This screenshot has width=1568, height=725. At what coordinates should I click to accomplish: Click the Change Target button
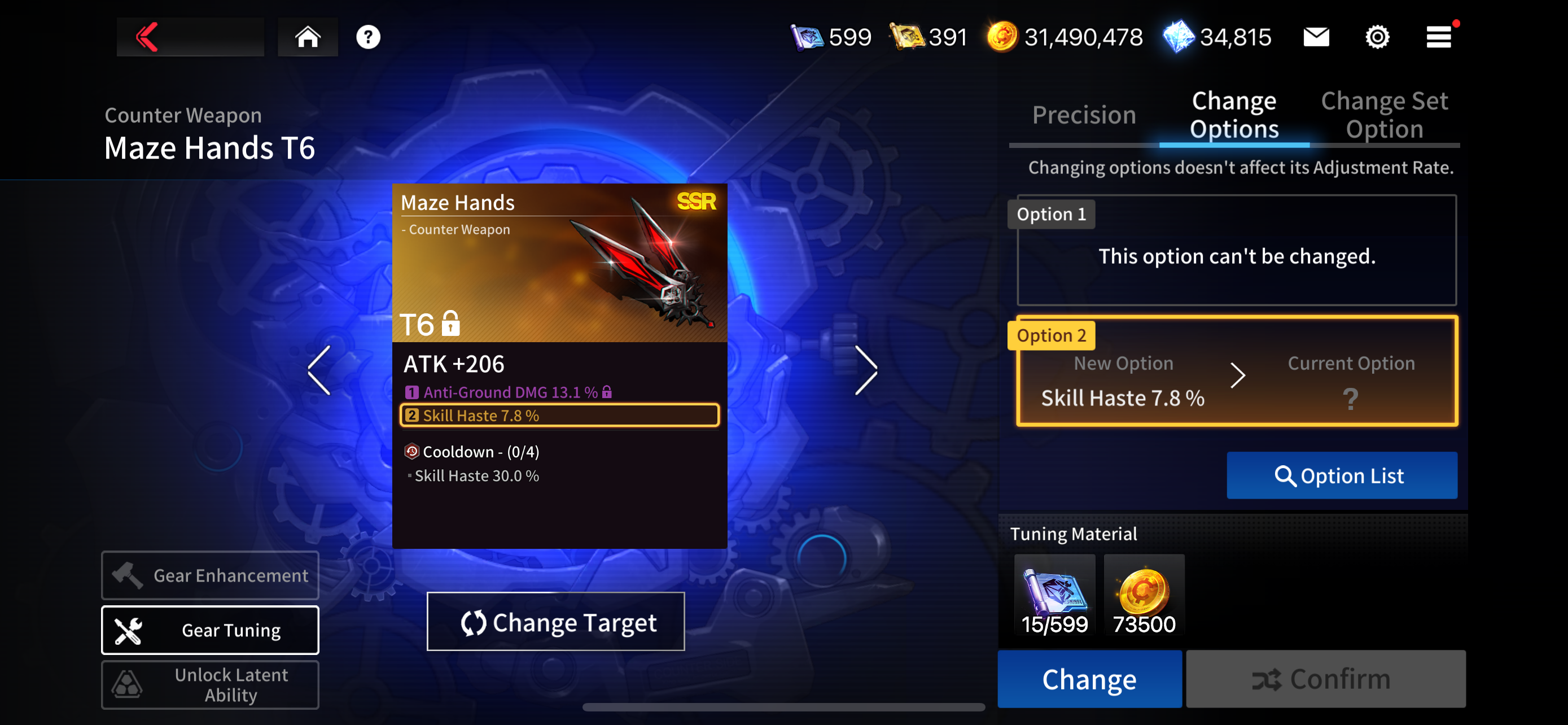point(555,622)
